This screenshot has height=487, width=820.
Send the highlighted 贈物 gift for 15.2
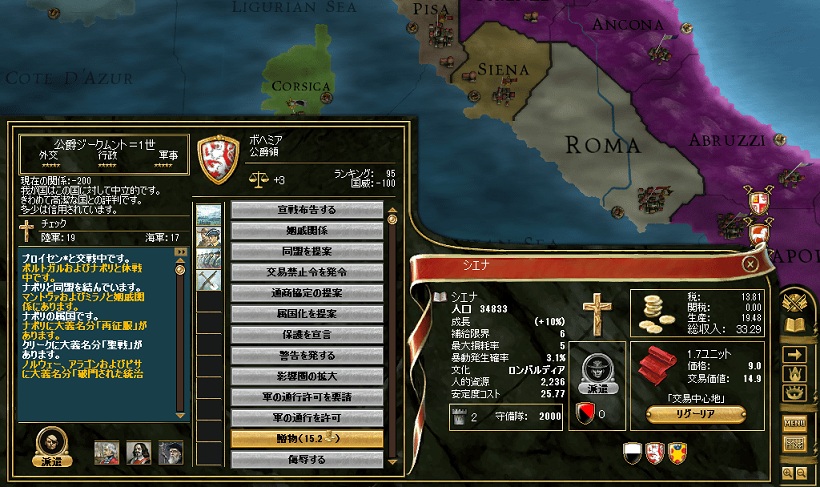coord(307,439)
